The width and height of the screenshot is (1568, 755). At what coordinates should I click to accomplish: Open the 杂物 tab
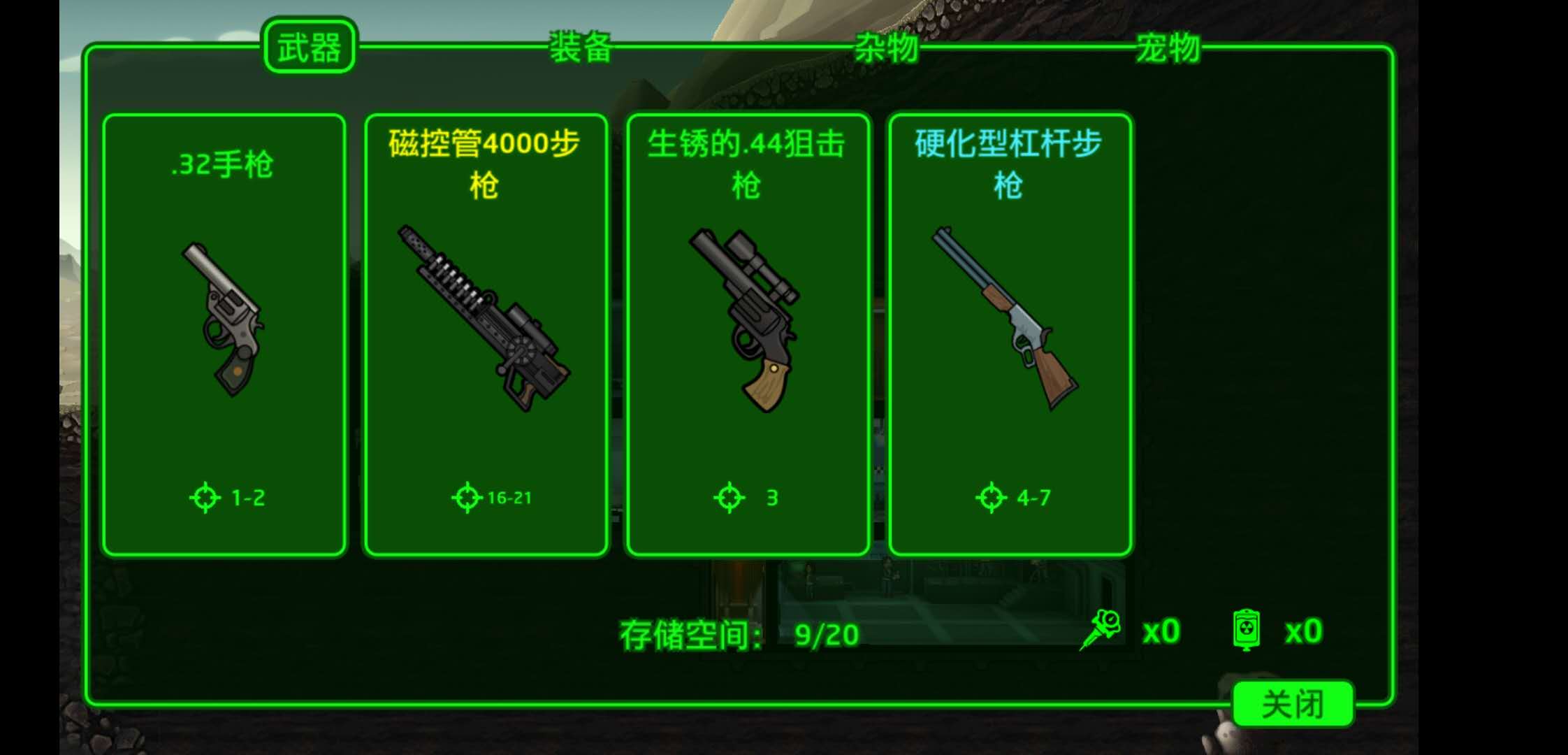(886, 48)
